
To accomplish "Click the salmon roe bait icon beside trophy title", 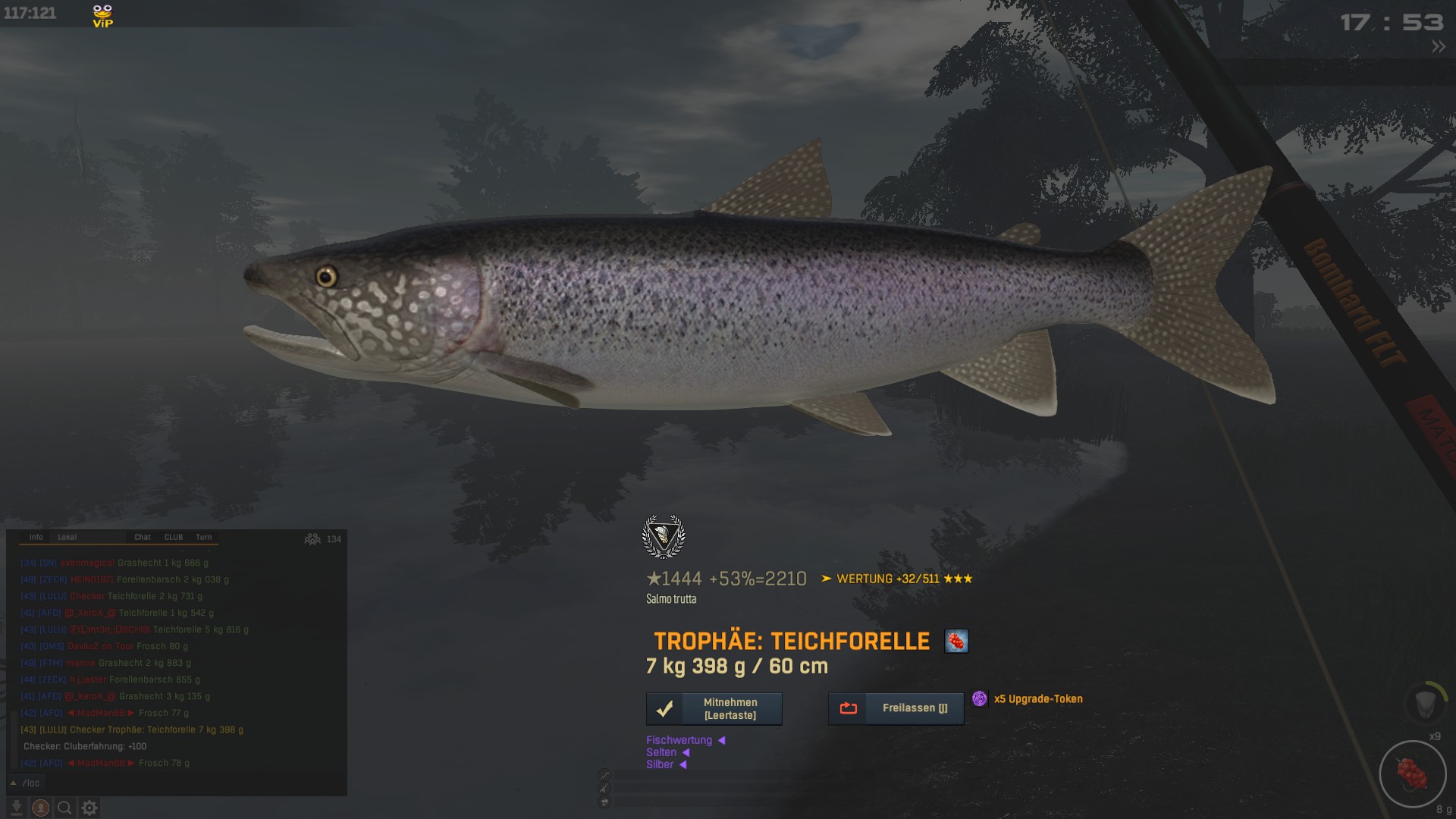I will (956, 642).
